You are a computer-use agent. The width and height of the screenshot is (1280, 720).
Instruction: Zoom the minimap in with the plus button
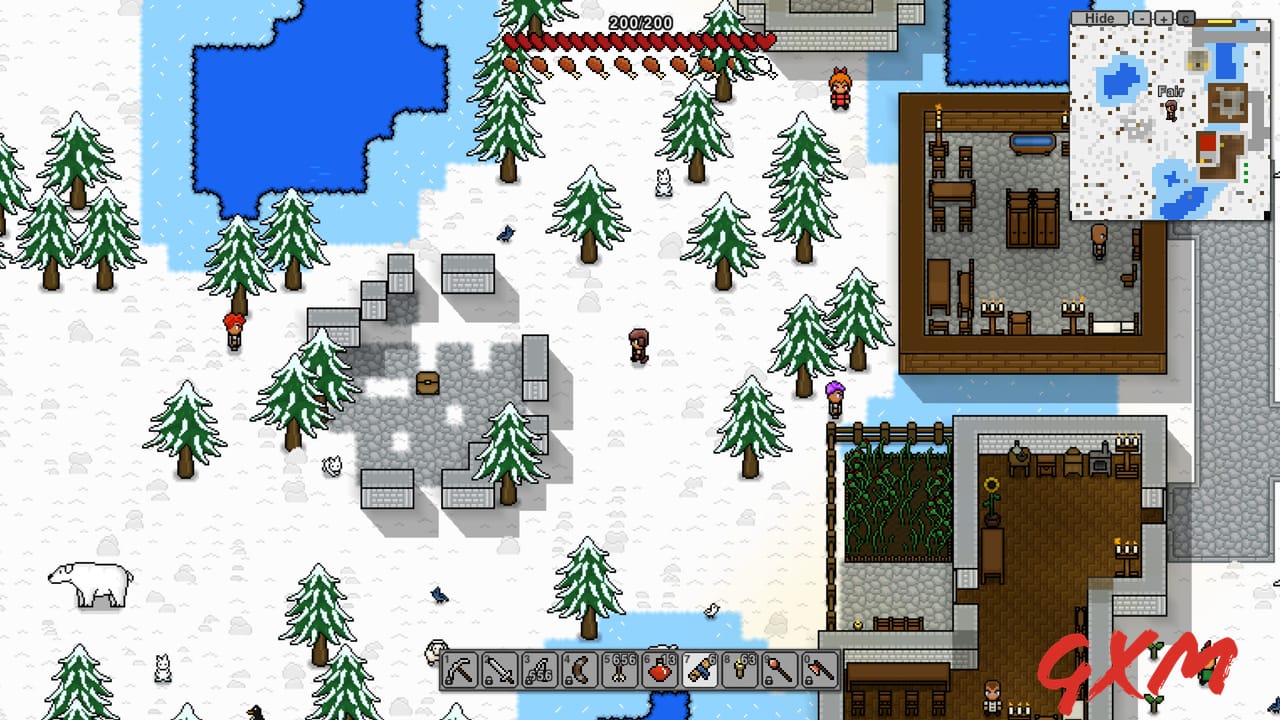click(x=1164, y=18)
